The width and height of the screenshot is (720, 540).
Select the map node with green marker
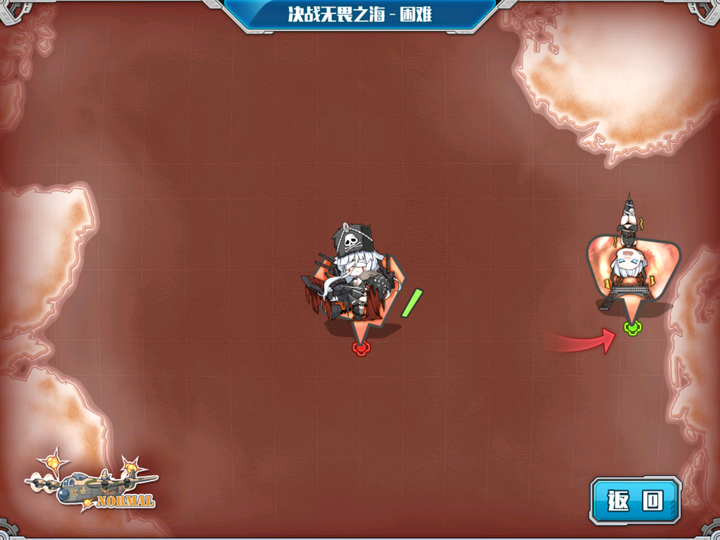tap(627, 265)
